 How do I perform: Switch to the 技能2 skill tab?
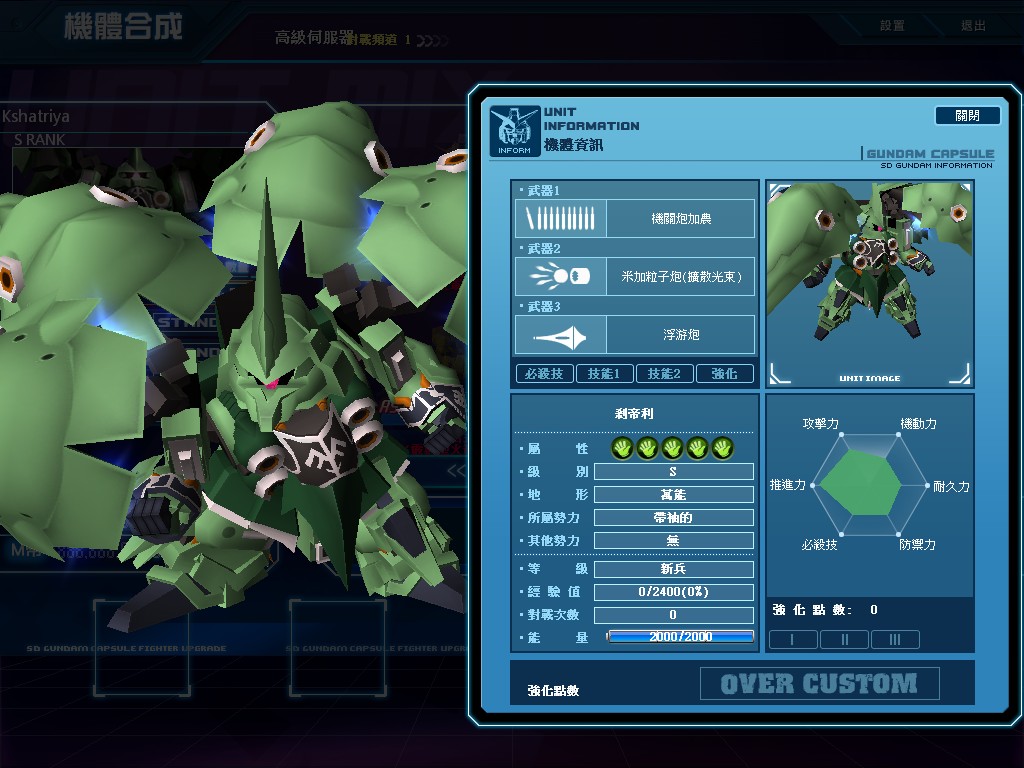[x=665, y=374]
